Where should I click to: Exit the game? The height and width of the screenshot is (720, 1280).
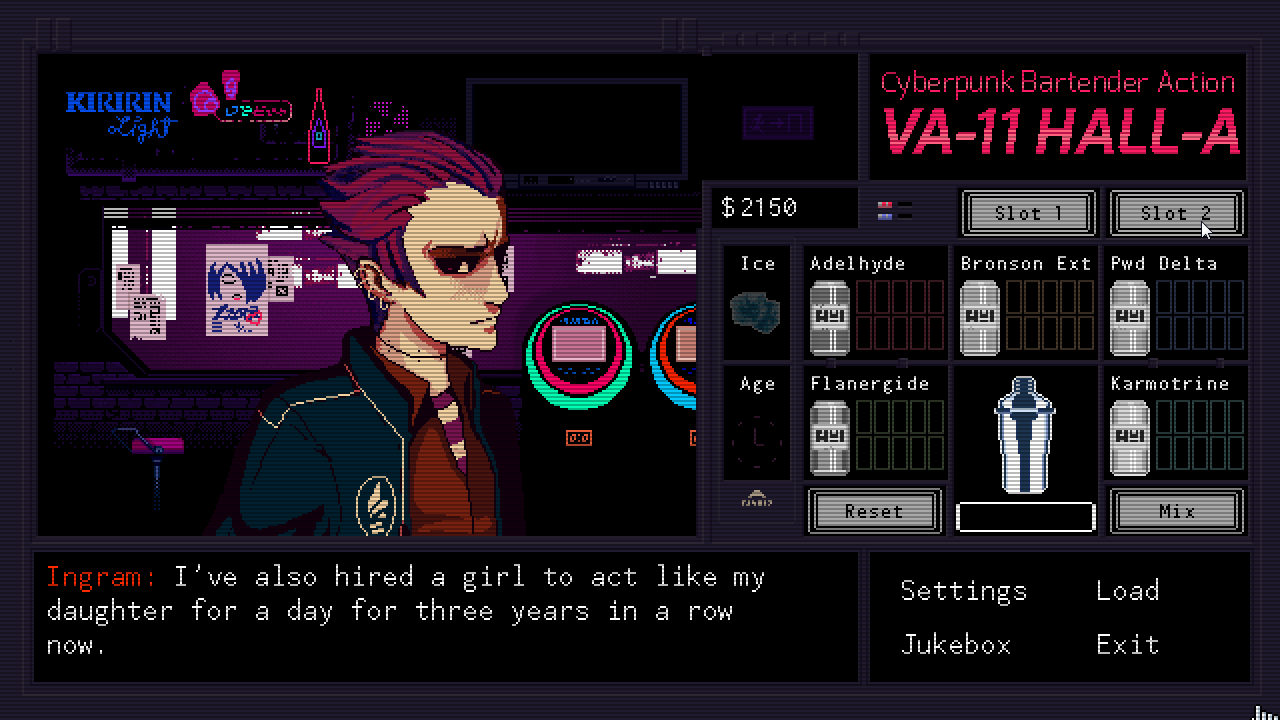[1127, 645]
